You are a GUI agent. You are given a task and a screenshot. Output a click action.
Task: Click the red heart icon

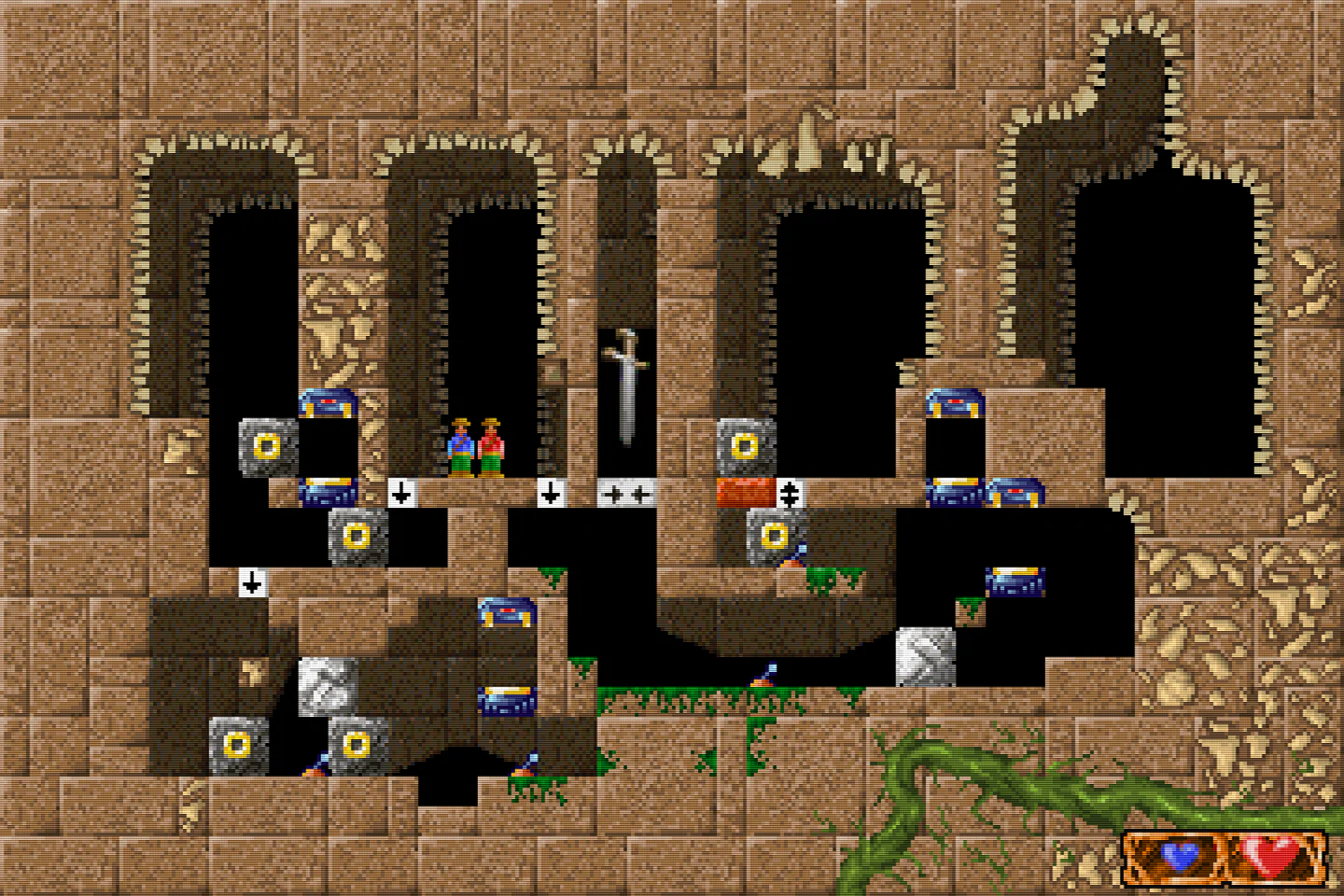pyautogui.click(x=1270, y=855)
